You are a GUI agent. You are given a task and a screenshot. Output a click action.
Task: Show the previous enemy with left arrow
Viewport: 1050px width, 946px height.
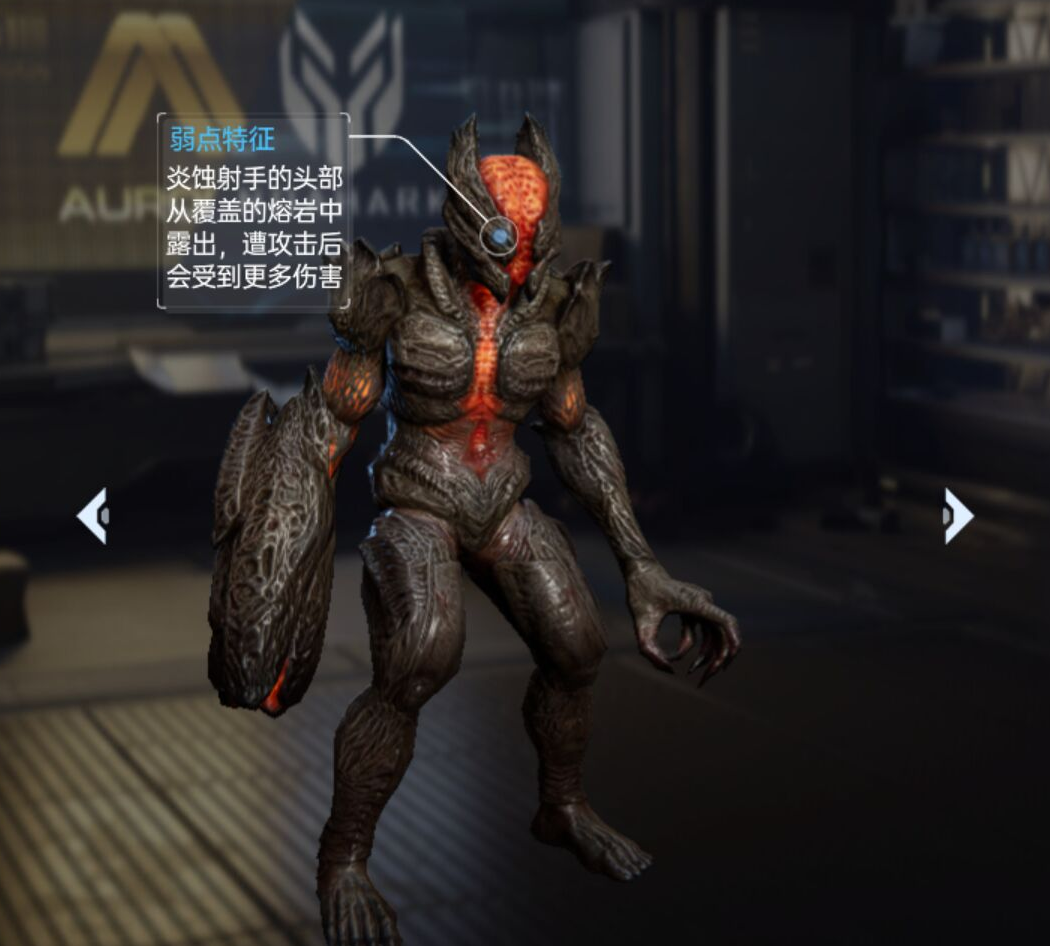point(92,515)
